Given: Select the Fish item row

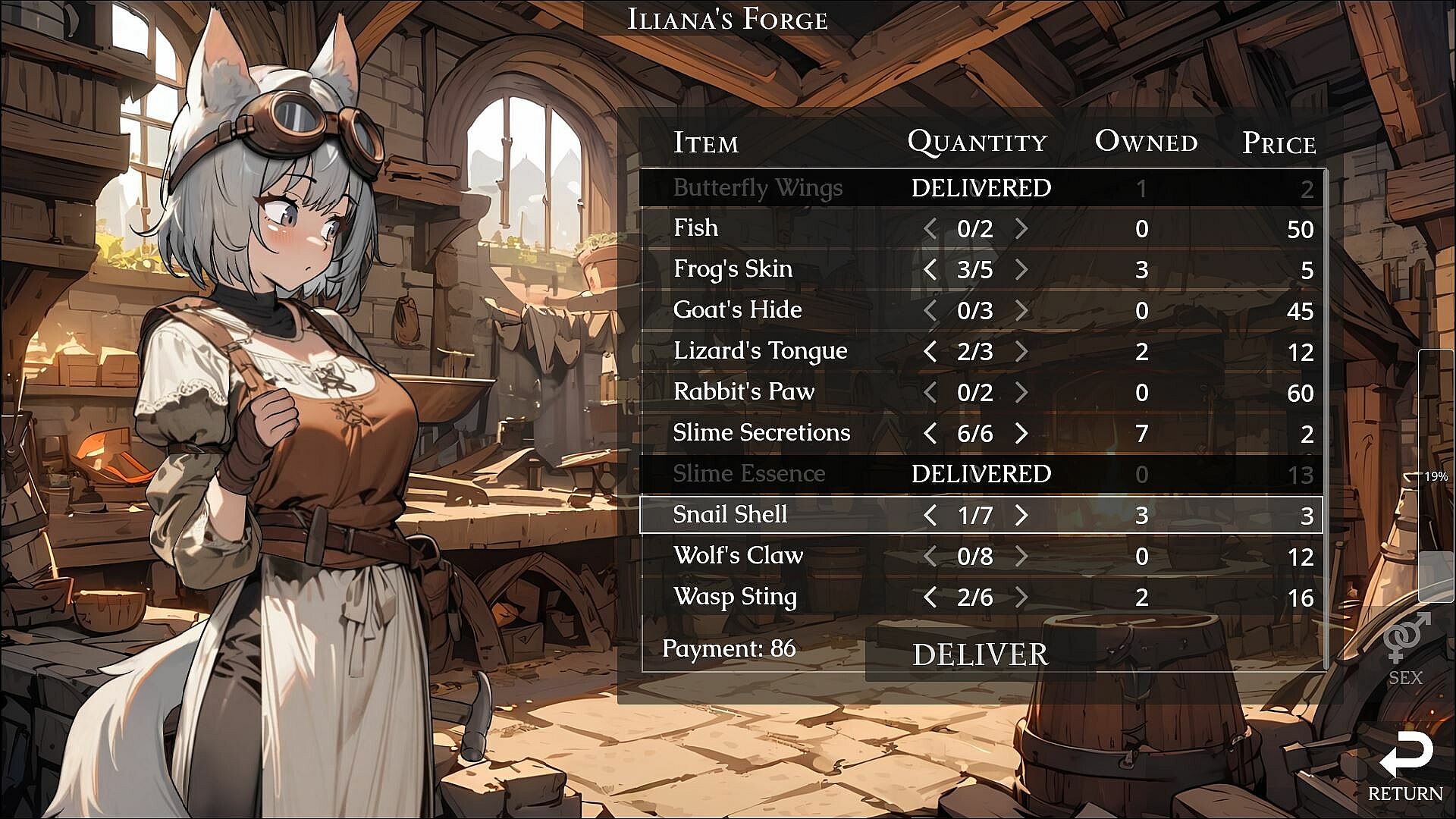Looking at the screenshot, I should point(695,228).
